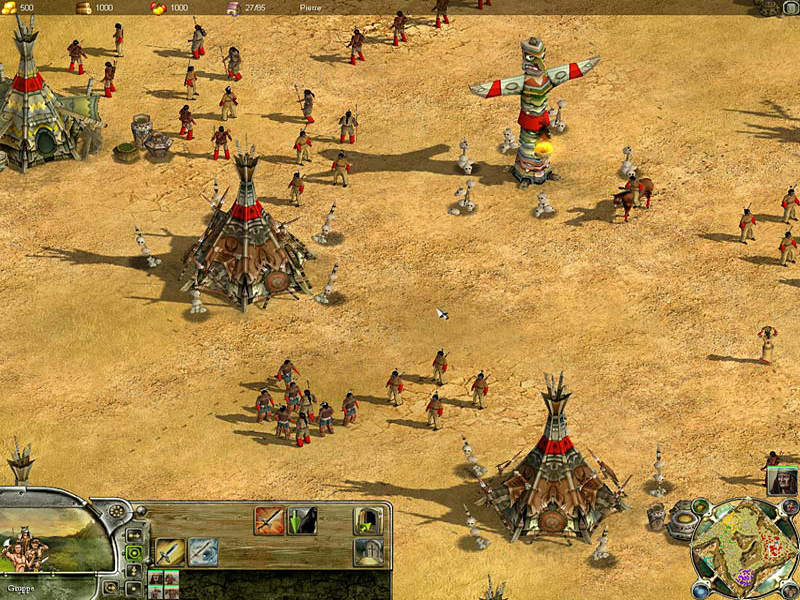This screenshot has width=800, height=600.
Task: Click the fruit button beside the minimap
Action: coord(699,508)
